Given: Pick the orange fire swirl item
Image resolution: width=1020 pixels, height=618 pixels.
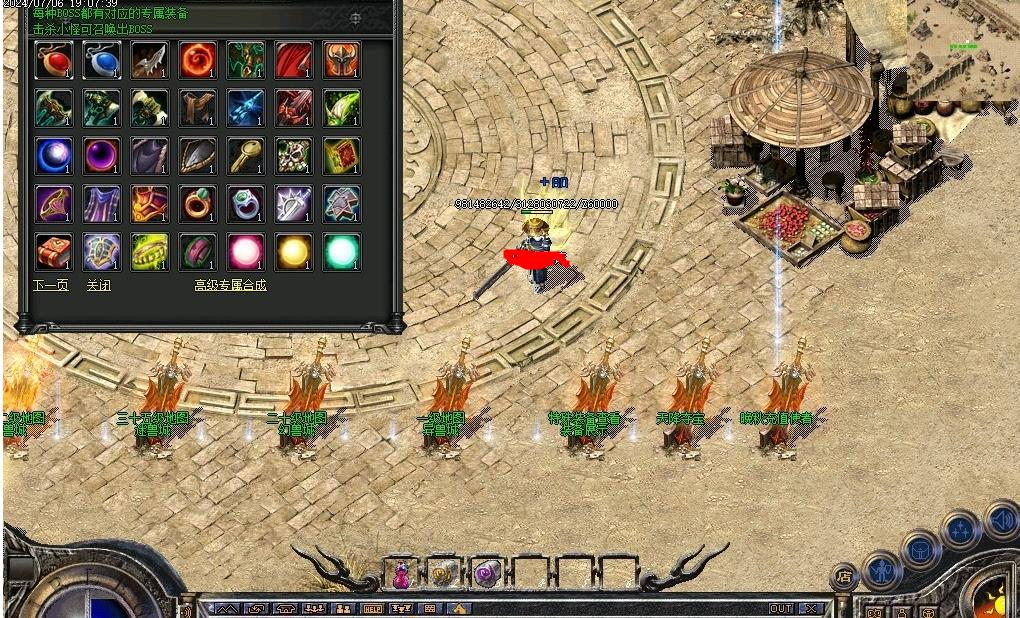Looking at the screenshot, I should (x=198, y=60).
